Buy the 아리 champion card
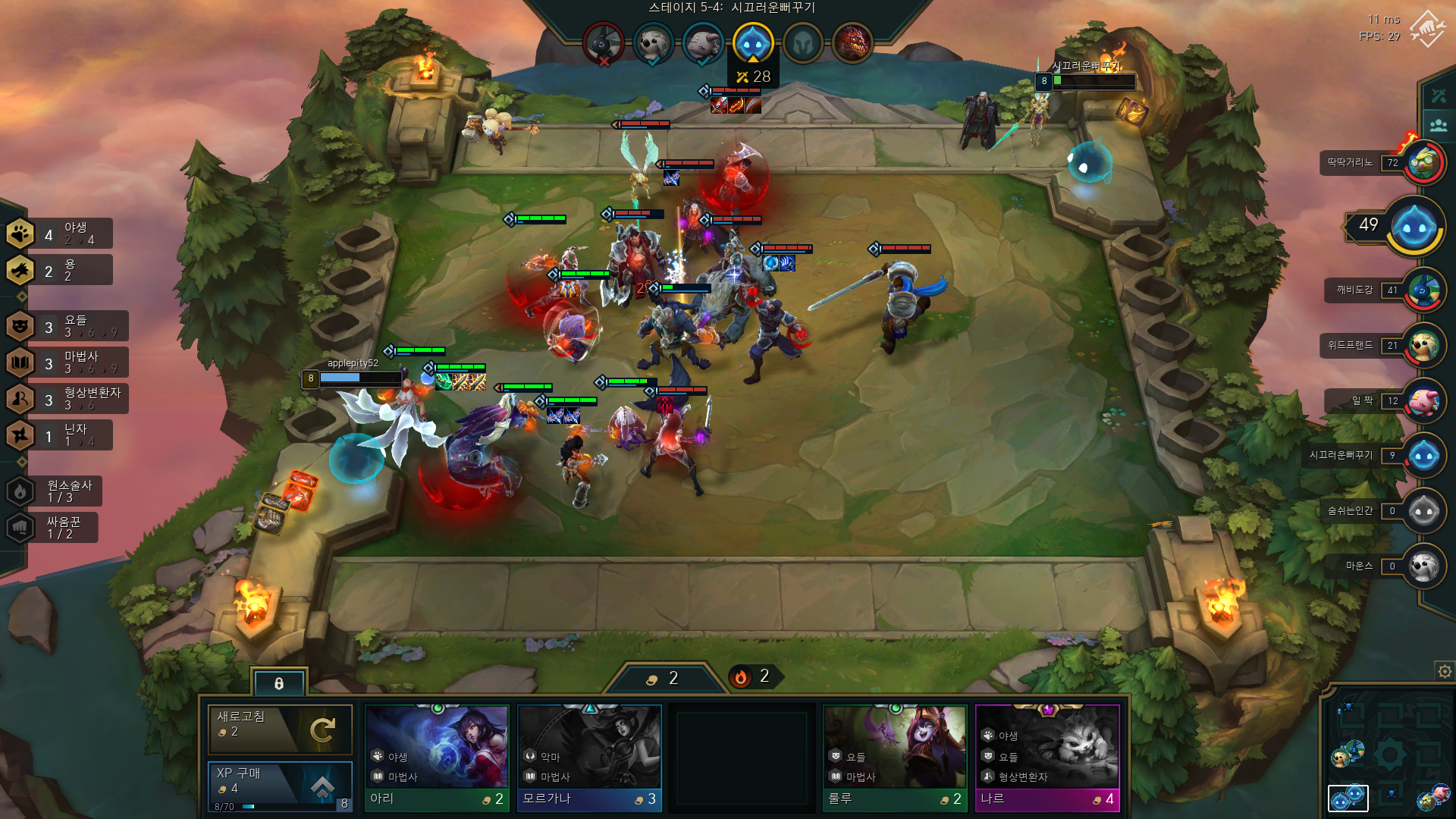Image resolution: width=1456 pixels, height=819 pixels. pos(437,758)
